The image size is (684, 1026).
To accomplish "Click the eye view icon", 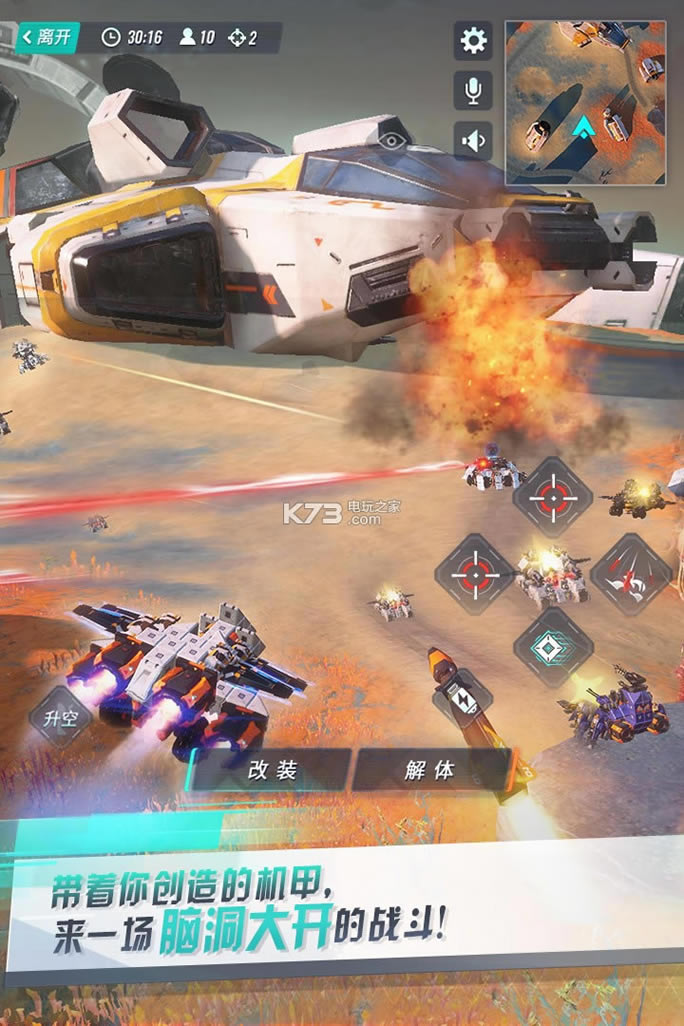I will point(394,139).
